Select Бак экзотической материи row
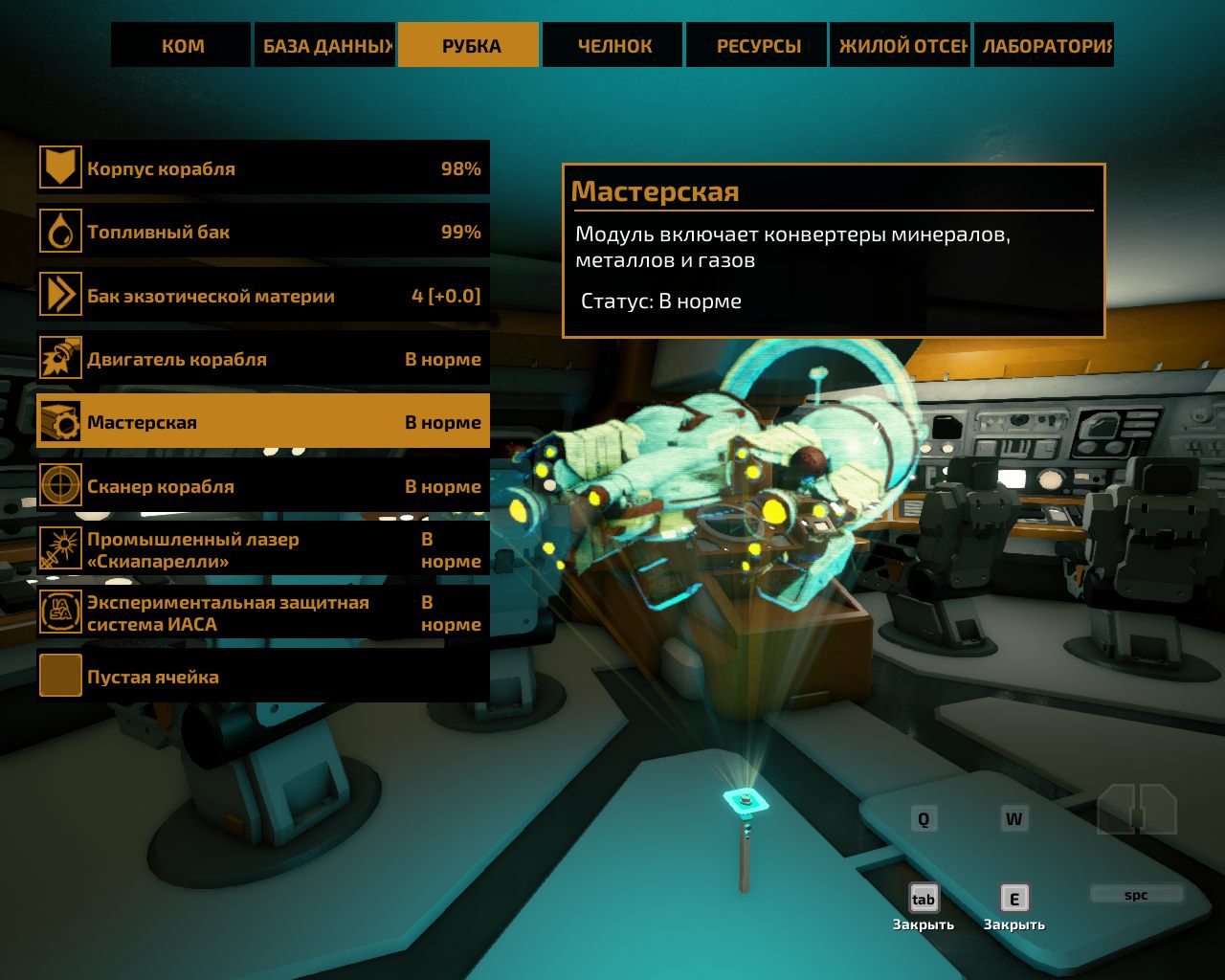The height and width of the screenshot is (980, 1225). [263, 296]
